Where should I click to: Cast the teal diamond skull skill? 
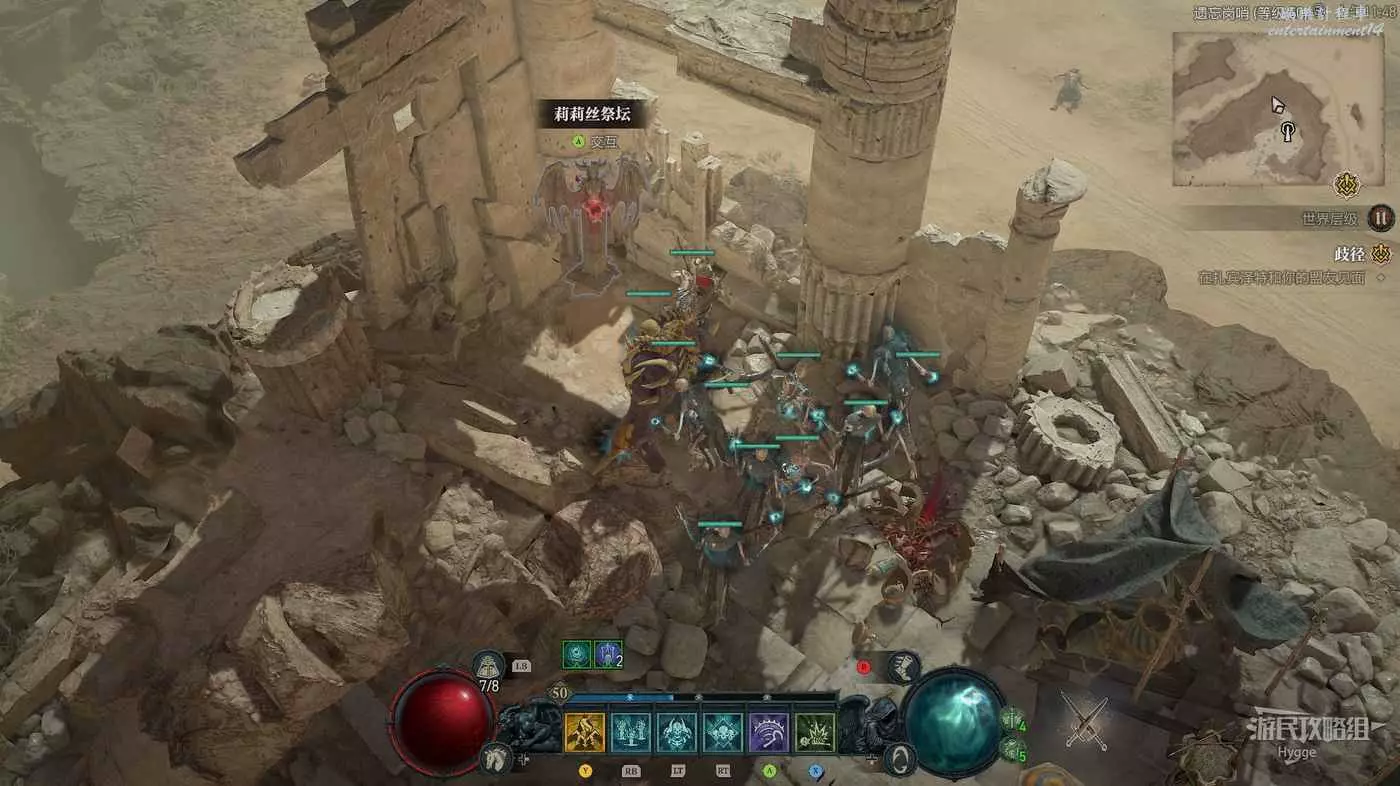pos(723,732)
